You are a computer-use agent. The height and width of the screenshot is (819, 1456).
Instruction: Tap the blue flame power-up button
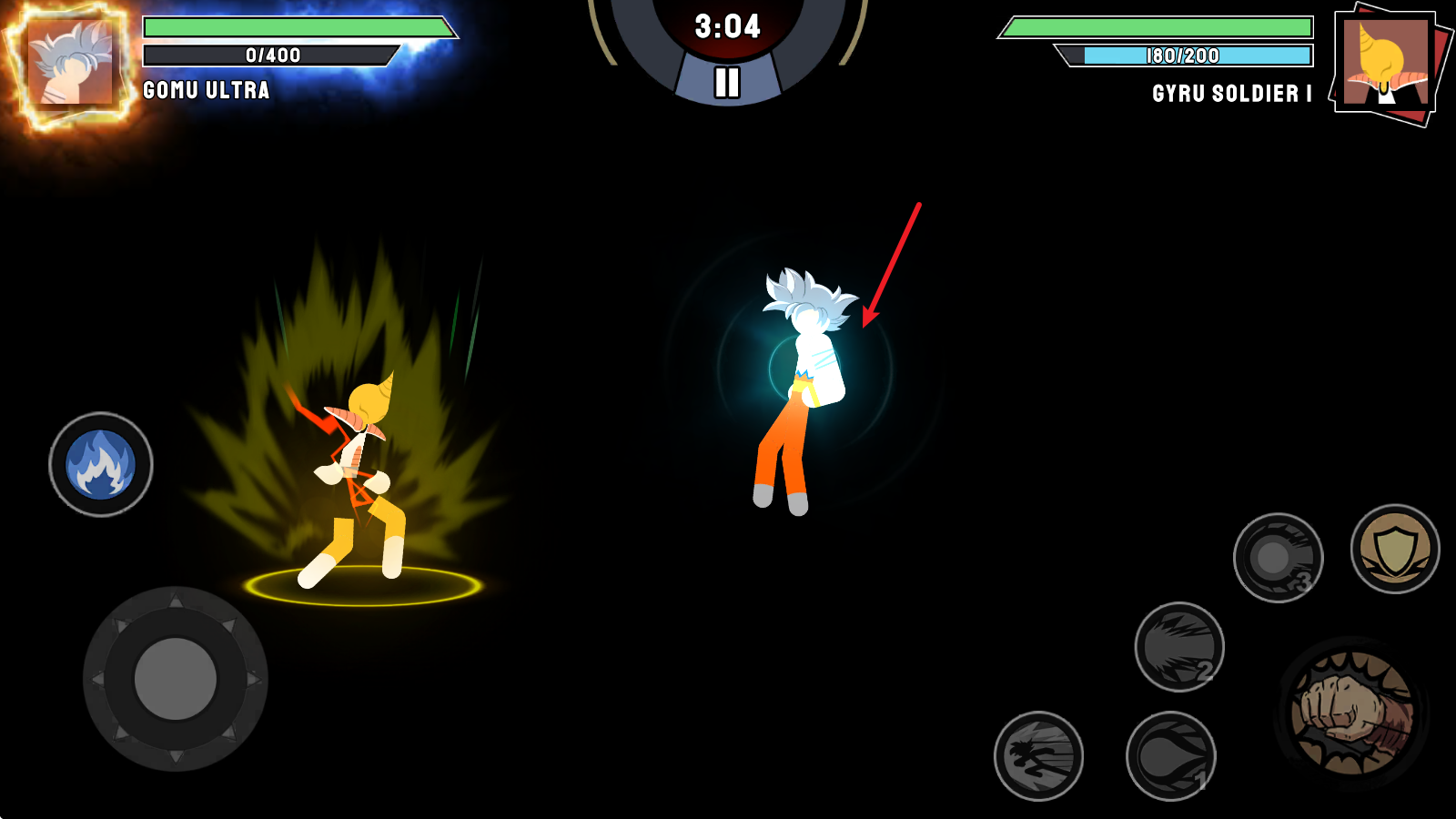(x=101, y=465)
